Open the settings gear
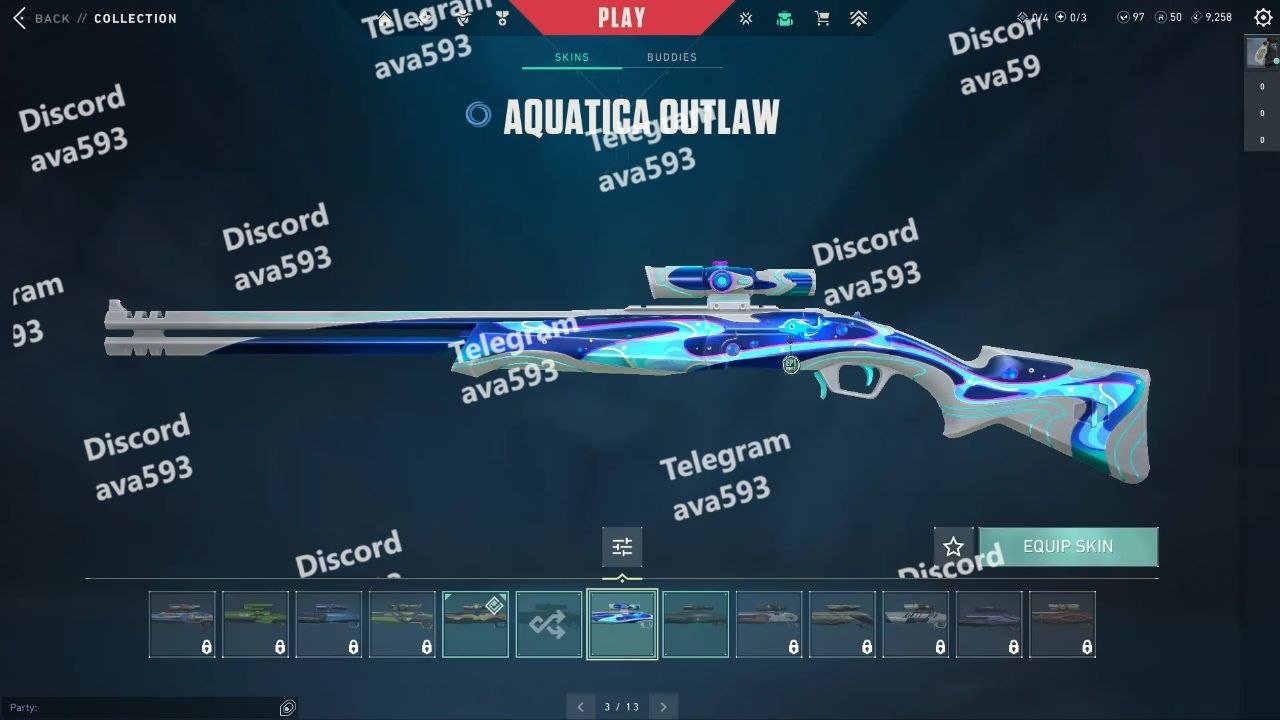Image resolution: width=1280 pixels, height=720 pixels. tap(1262, 18)
